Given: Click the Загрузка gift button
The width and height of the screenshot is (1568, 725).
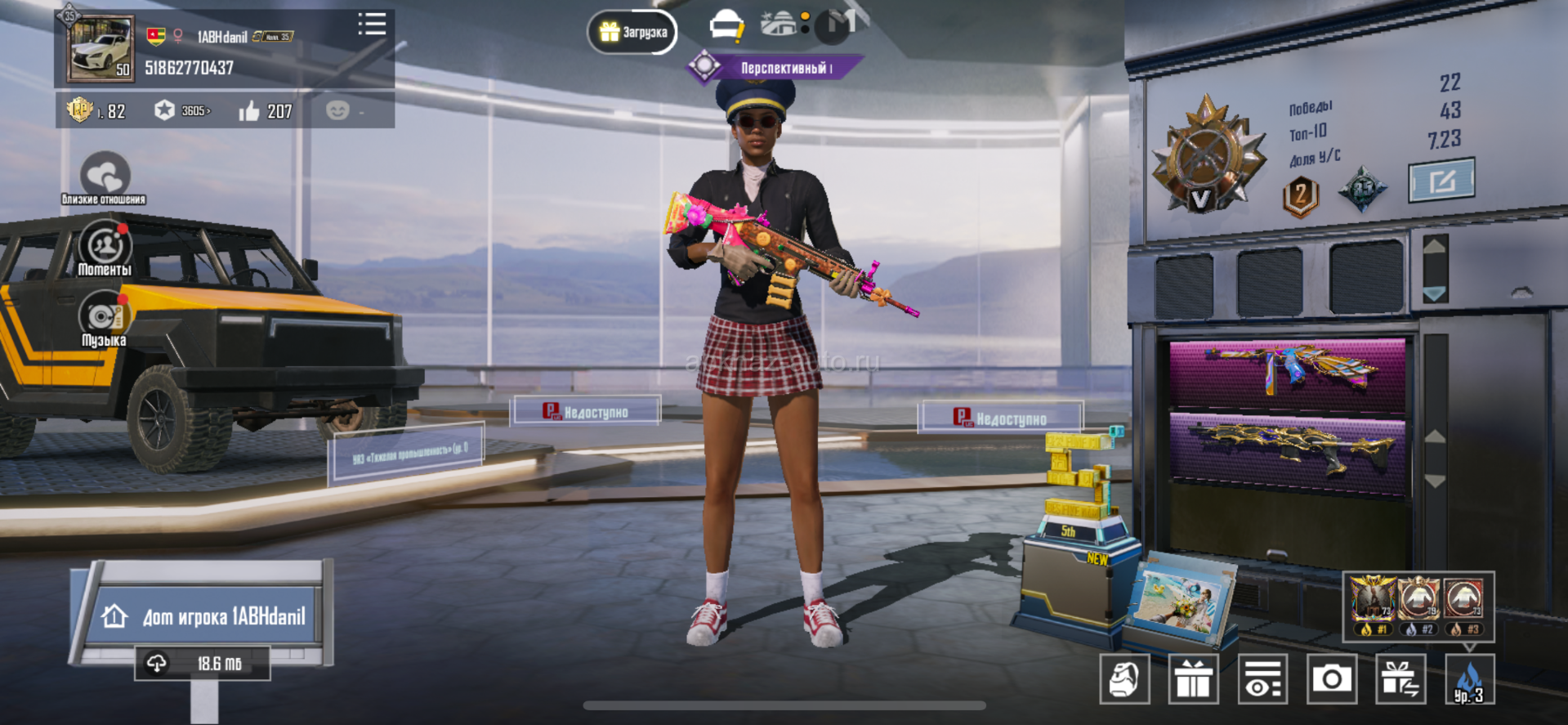Looking at the screenshot, I should (x=632, y=33).
